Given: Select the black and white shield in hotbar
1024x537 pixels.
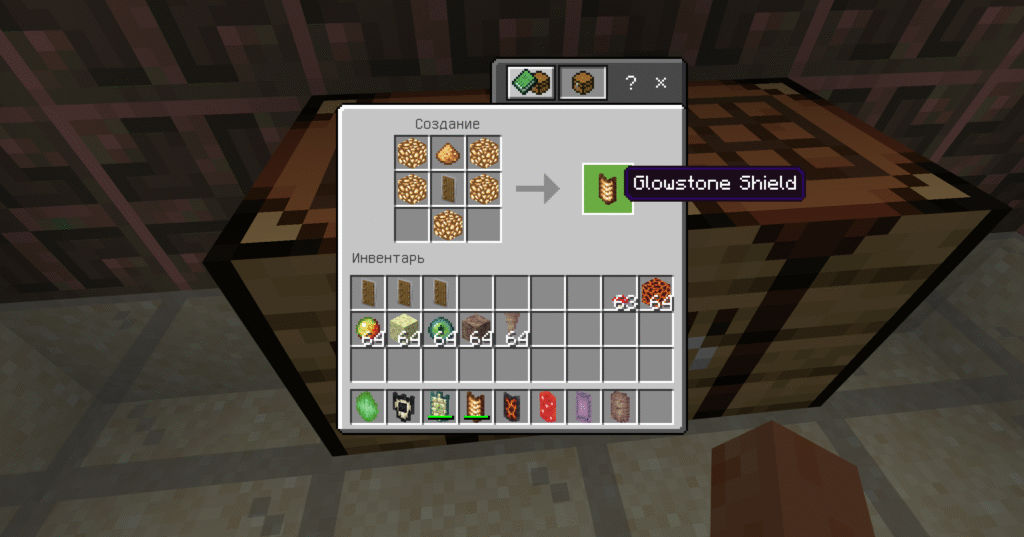Looking at the screenshot, I should point(405,406).
